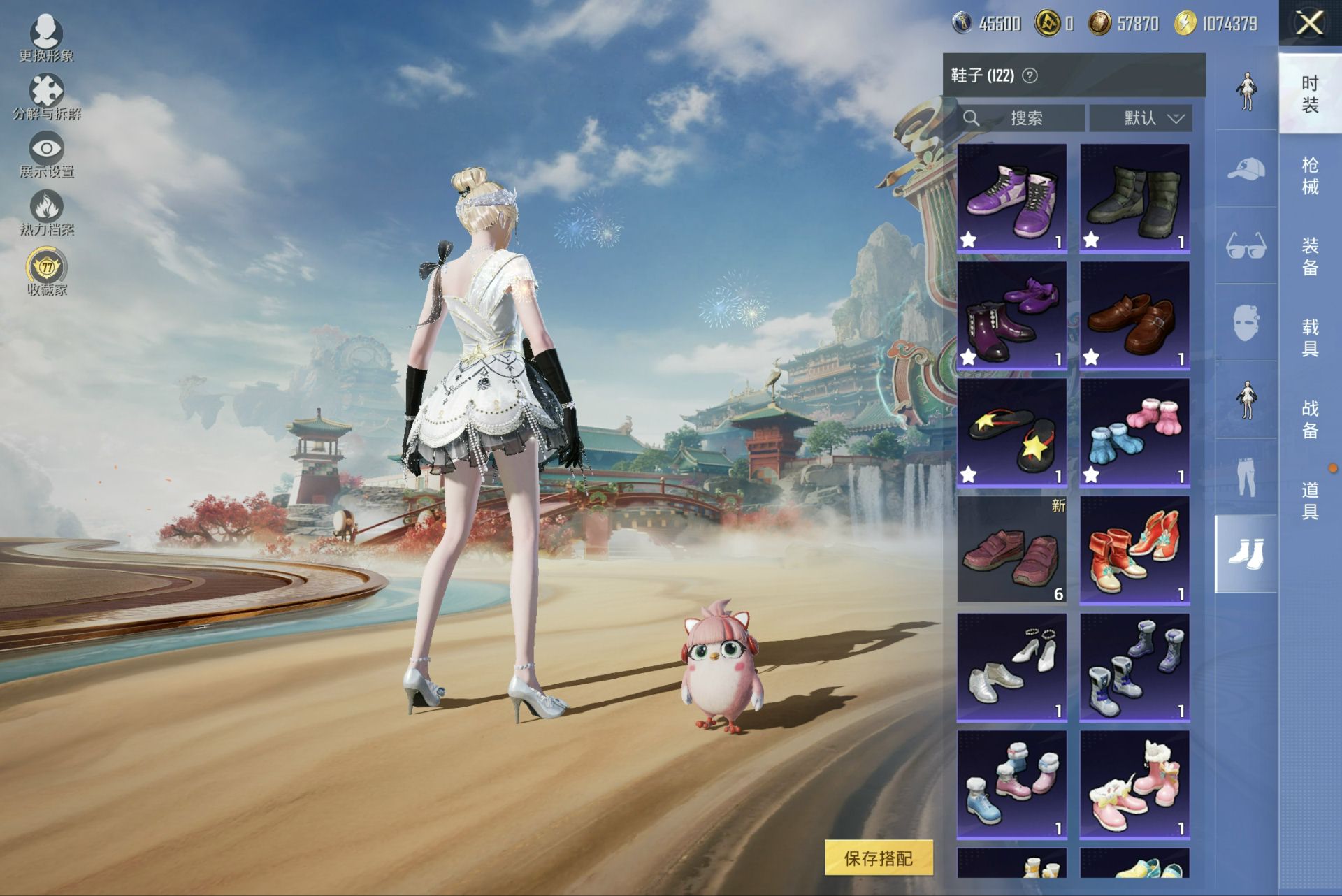Switch to the 载具 vehicles tab

tap(1310, 338)
